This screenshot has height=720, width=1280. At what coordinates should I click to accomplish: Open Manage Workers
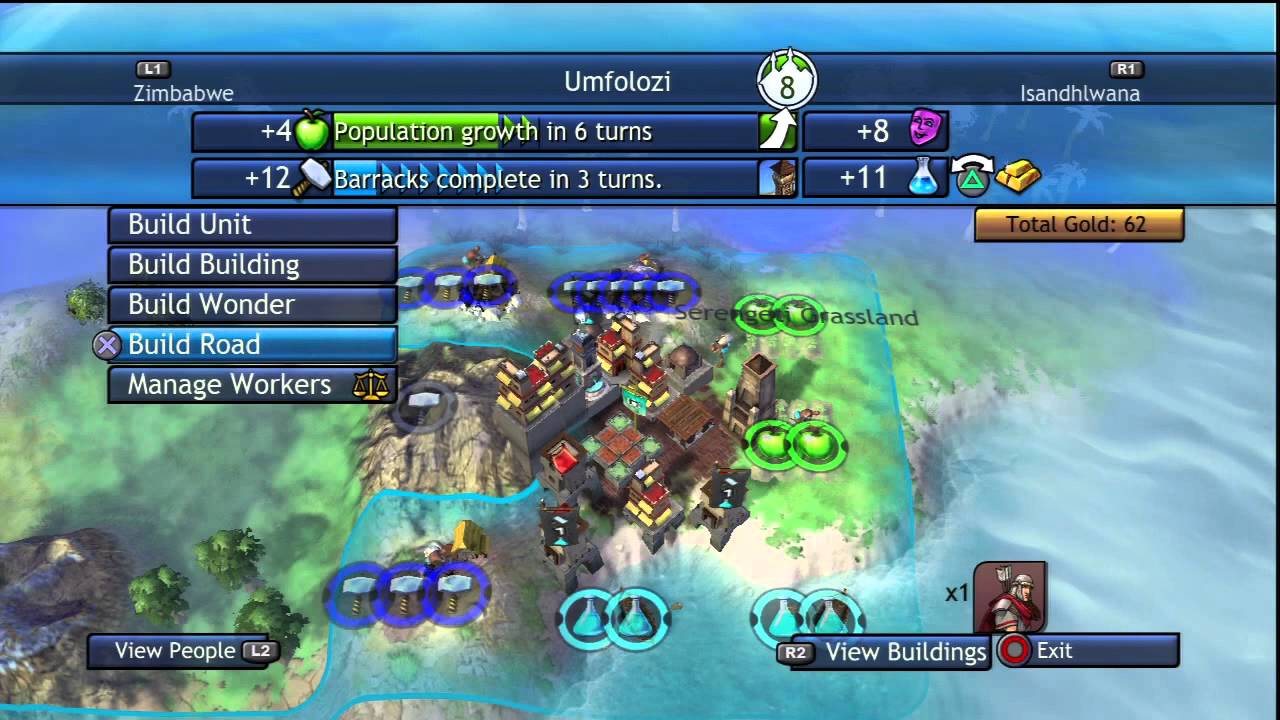tap(252, 385)
